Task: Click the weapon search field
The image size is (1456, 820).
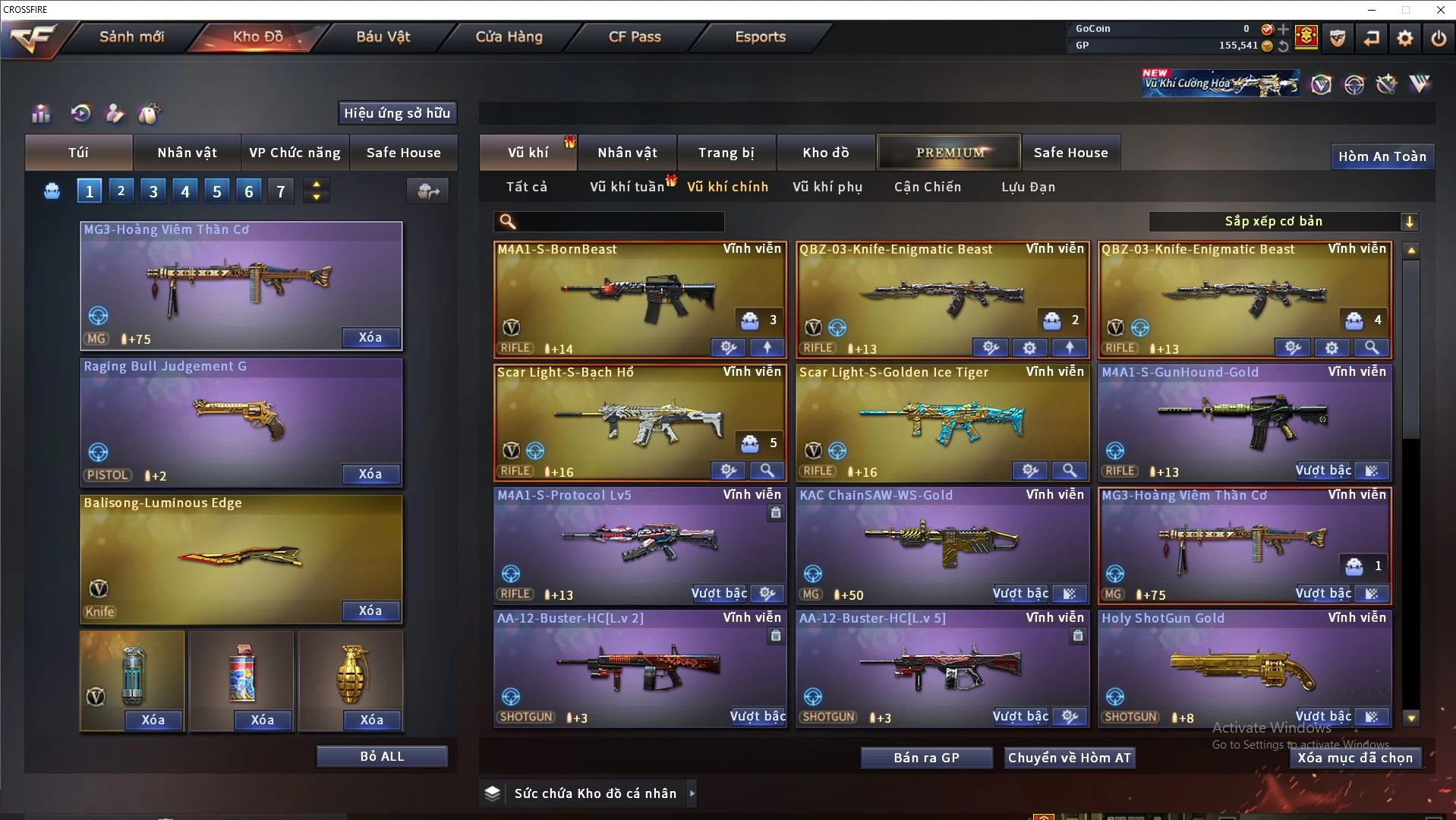Action: pyautogui.click(x=619, y=222)
